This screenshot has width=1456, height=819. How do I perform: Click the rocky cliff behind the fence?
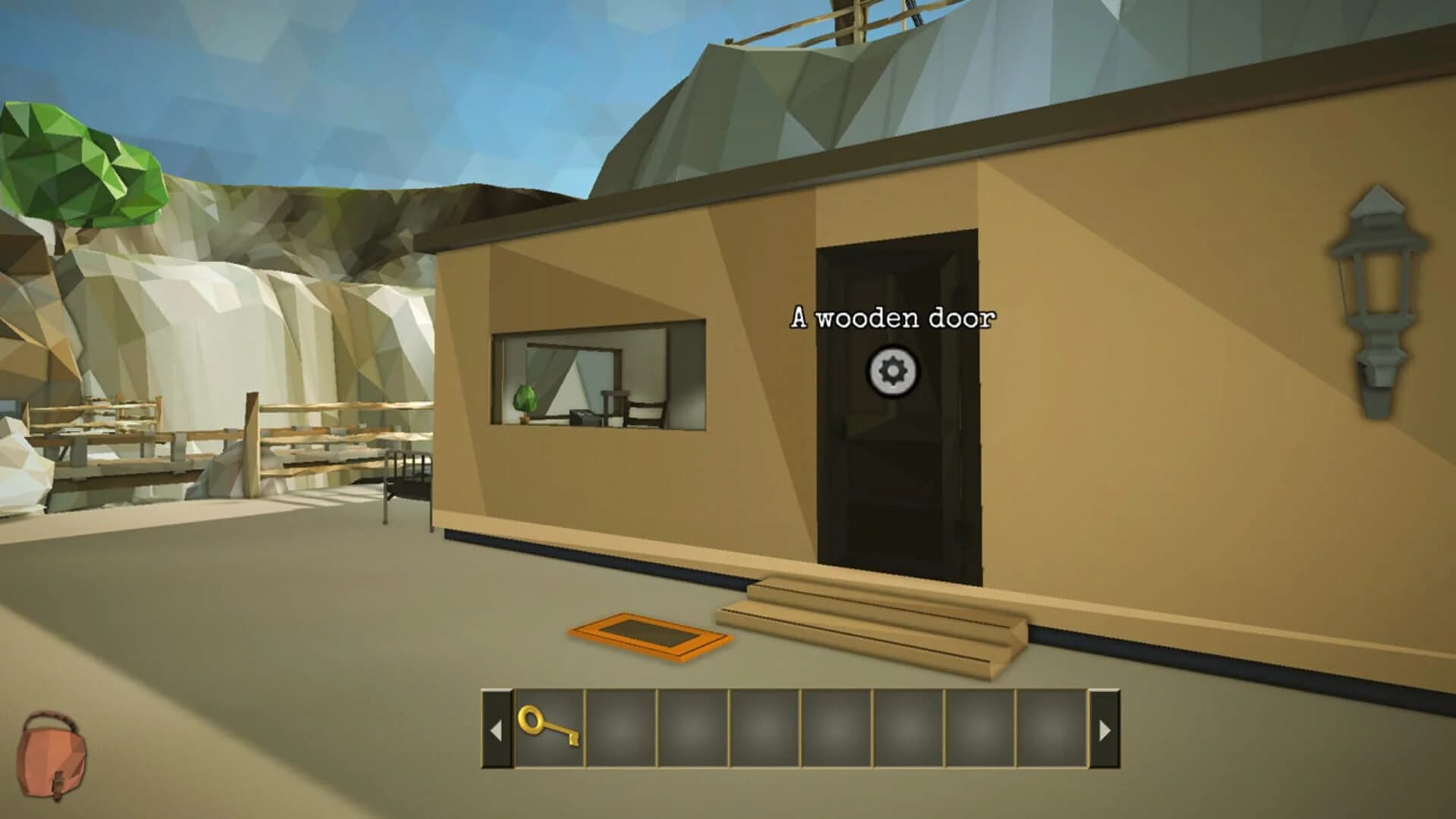(227, 318)
